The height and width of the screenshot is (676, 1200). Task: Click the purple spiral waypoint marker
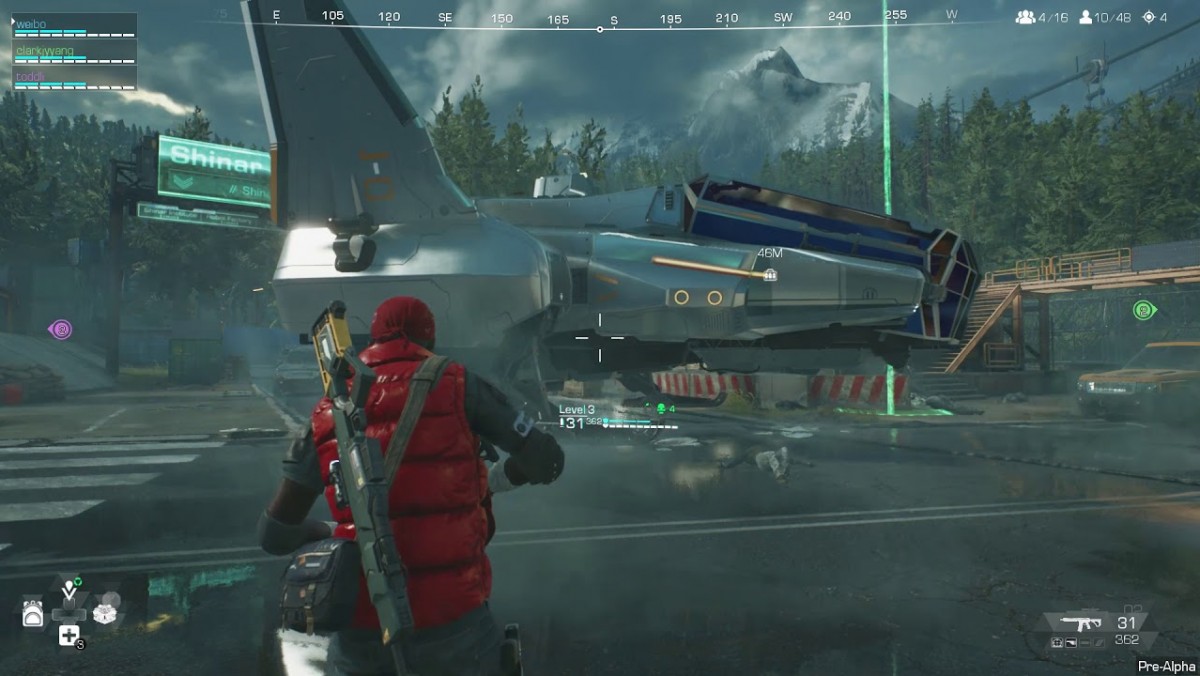[x=60, y=328]
